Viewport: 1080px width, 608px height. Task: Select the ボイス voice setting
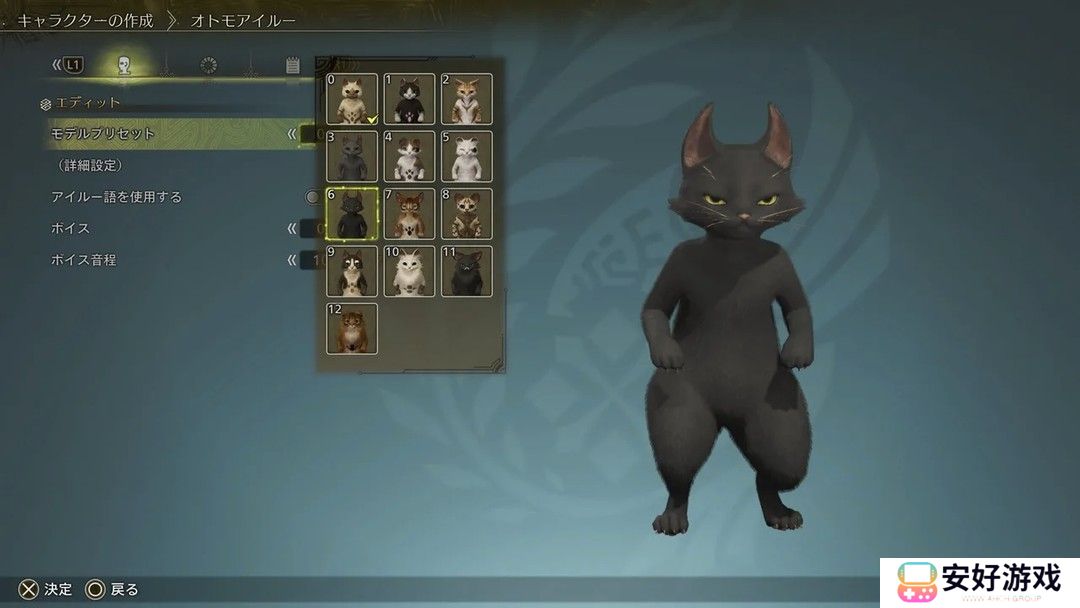(71, 228)
